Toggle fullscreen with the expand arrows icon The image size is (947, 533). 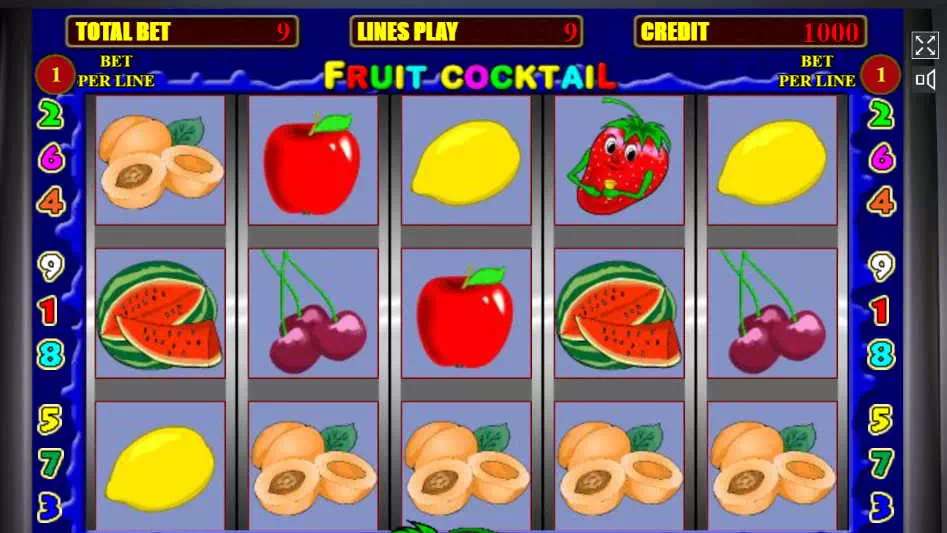tap(925, 45)
